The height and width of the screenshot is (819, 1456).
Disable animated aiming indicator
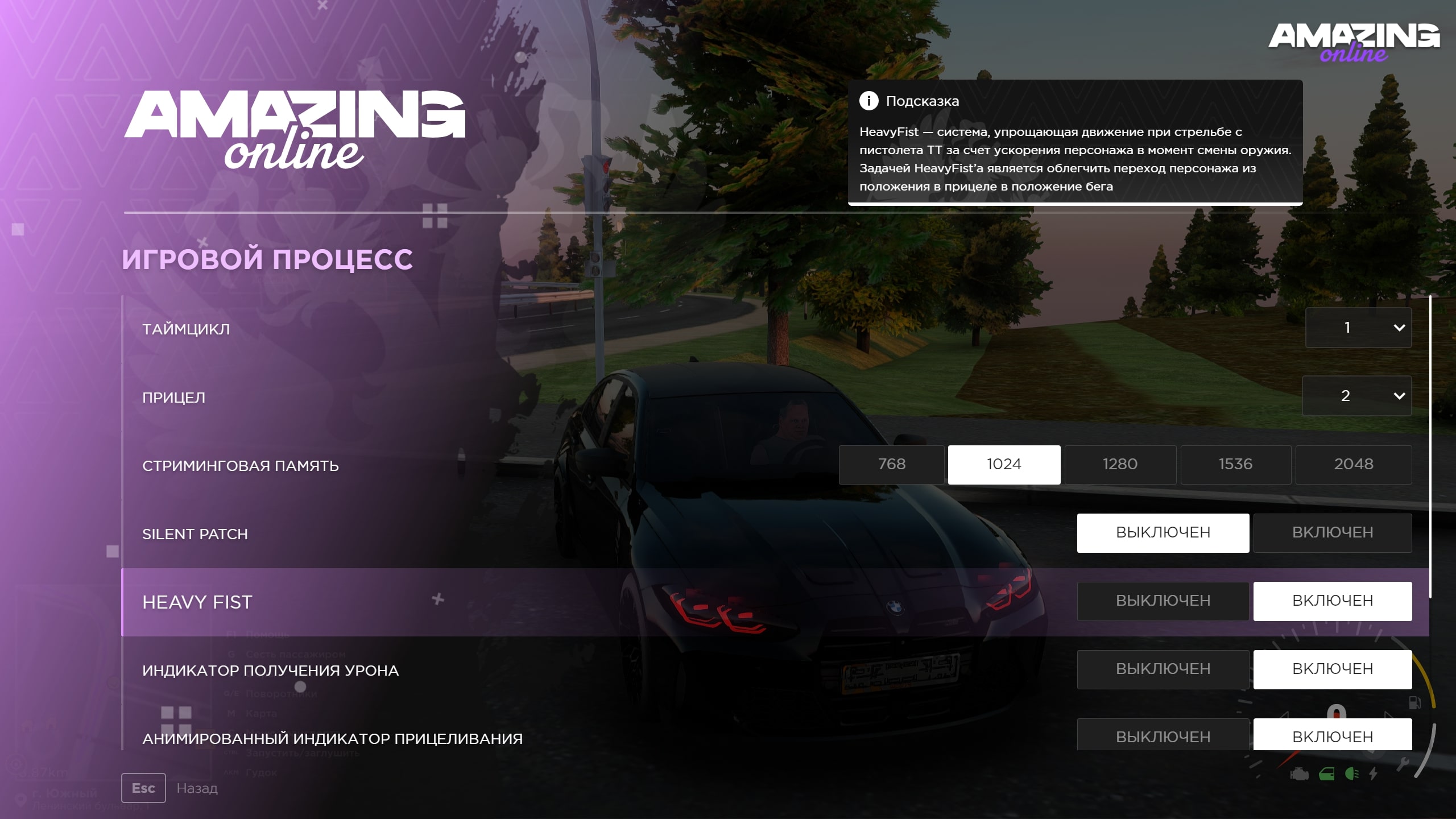click(1163, 735)
